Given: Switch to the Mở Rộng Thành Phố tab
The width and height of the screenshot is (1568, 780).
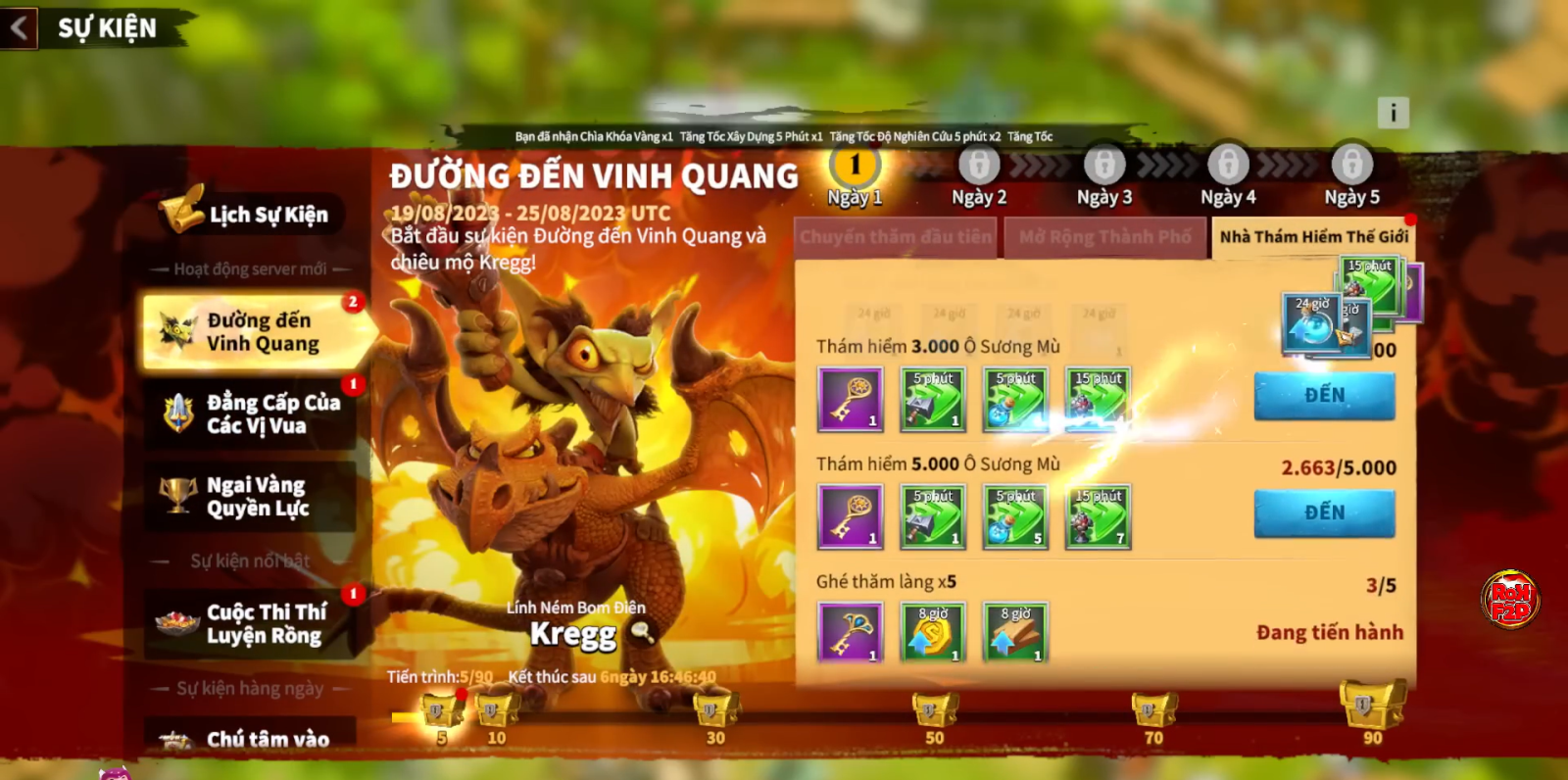Looking at the screenshot, I should [x=1104, y=237].
